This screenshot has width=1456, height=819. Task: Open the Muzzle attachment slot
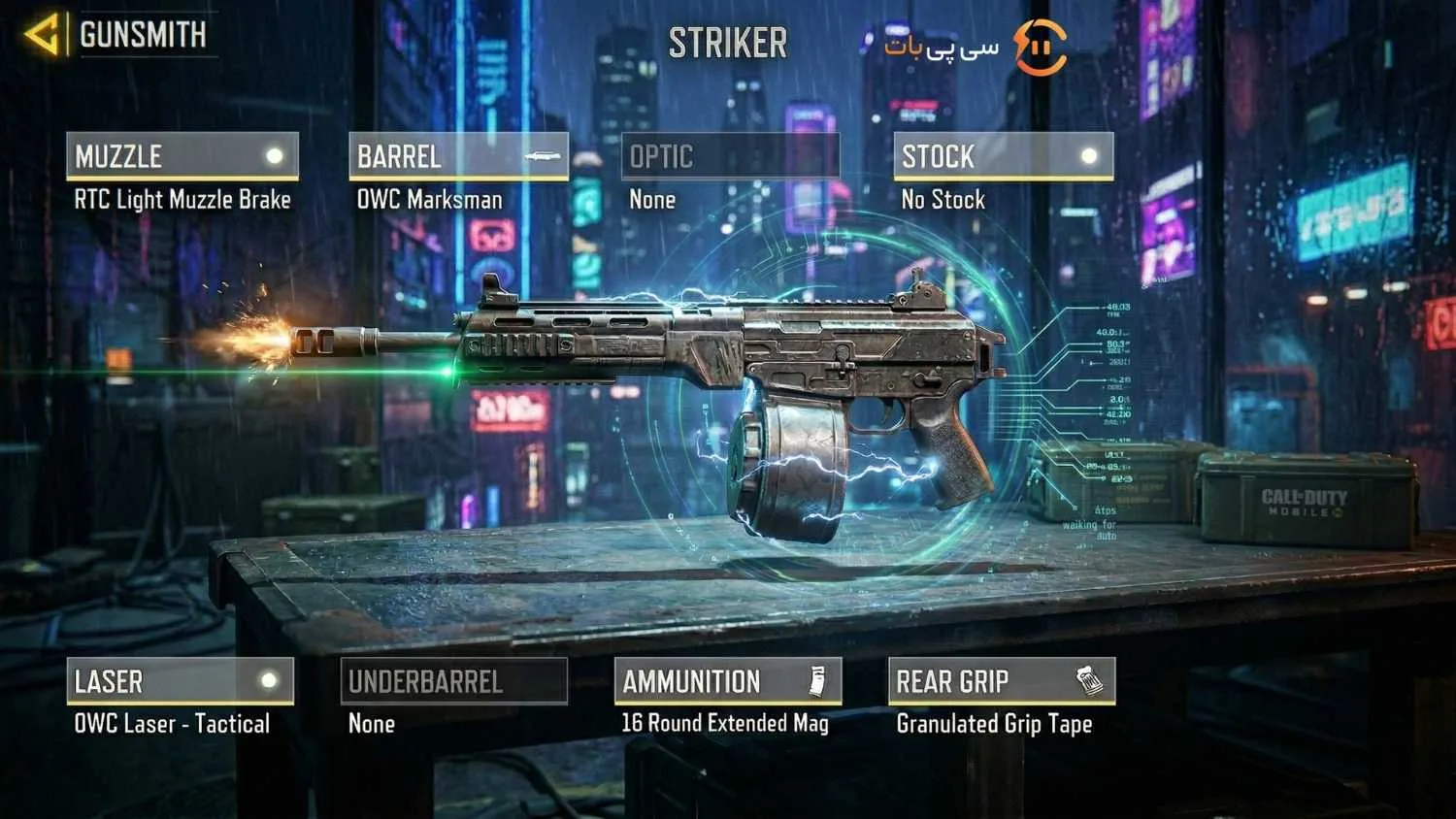pyautogui.click(x=182, y=156)
